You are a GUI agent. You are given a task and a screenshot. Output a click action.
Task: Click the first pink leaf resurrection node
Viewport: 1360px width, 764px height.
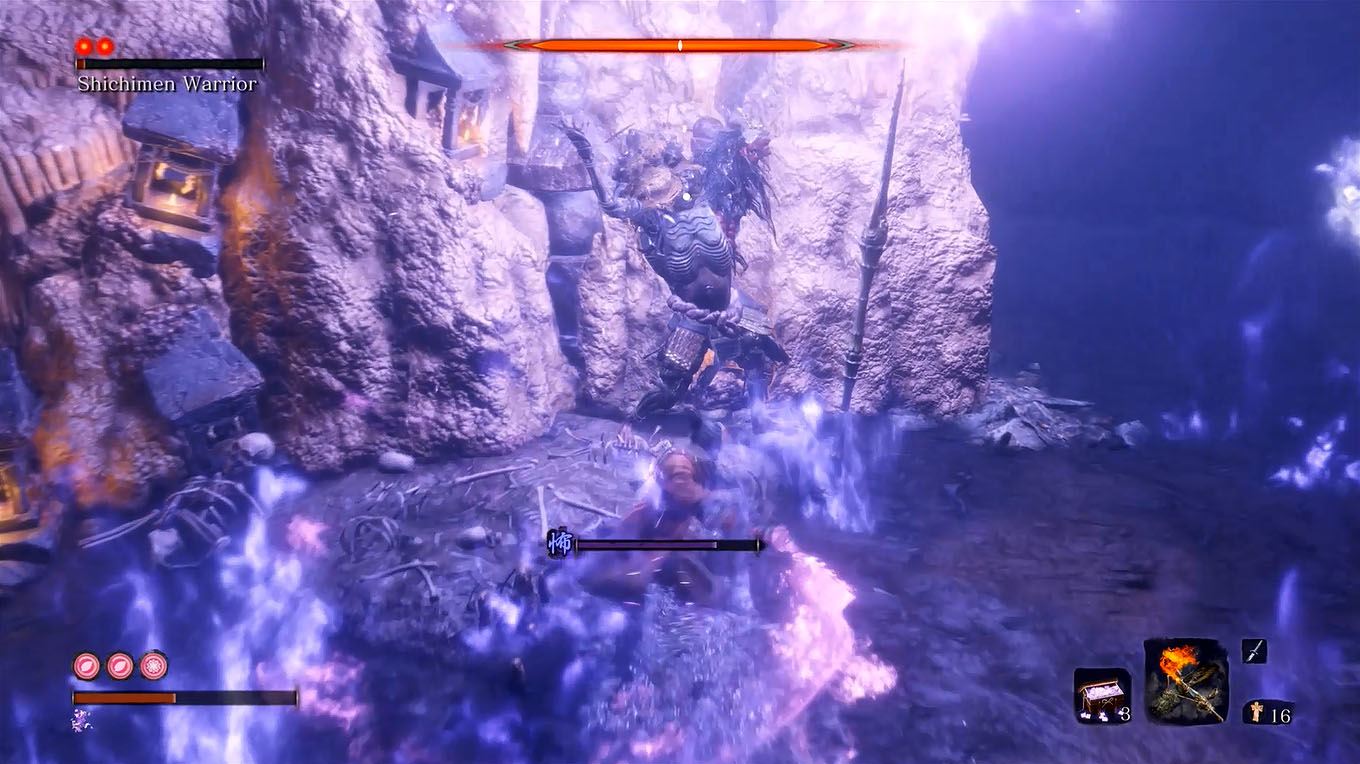click(86, 663)
